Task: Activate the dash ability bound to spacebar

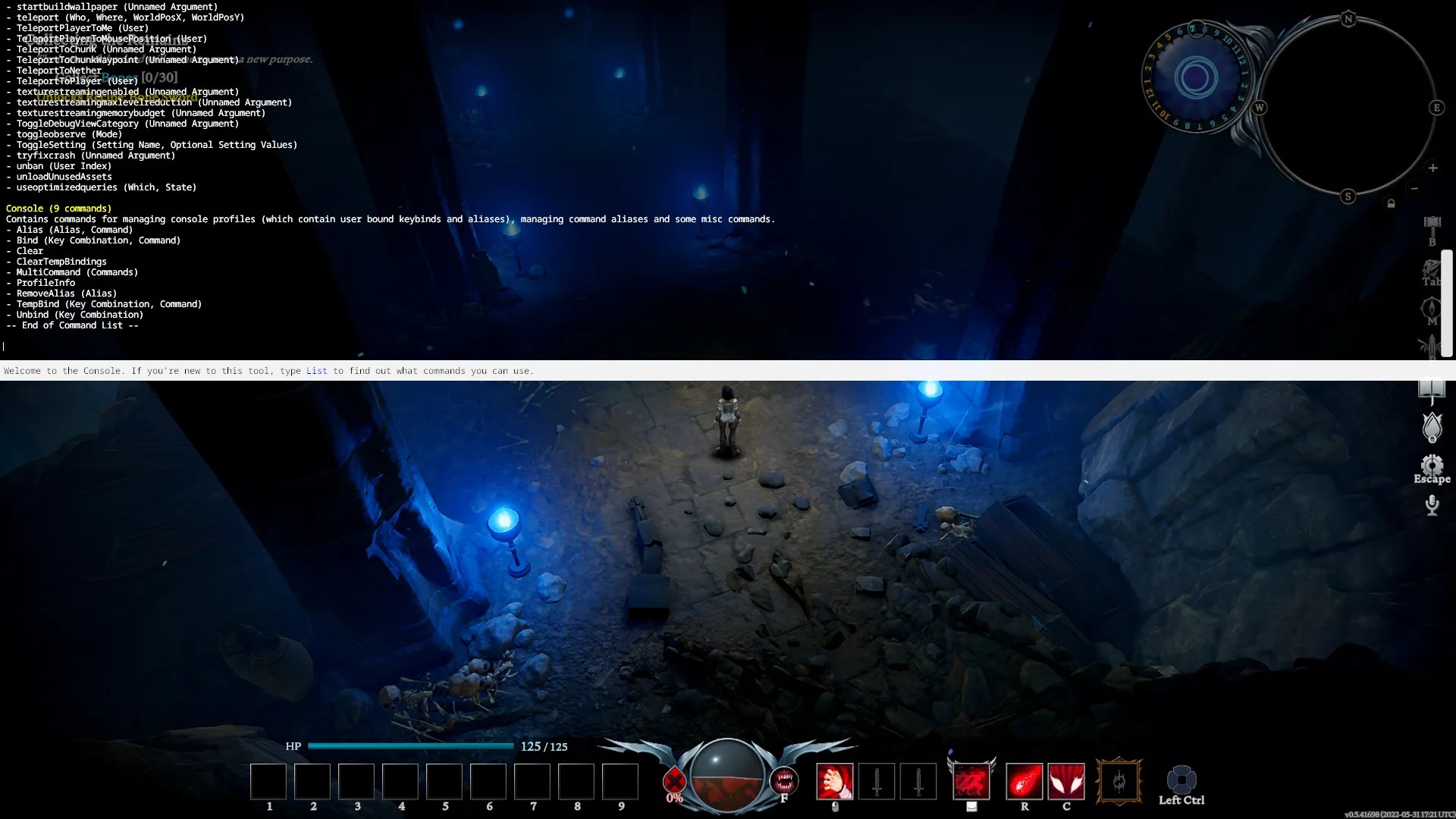Action: (x=972, y=780)
